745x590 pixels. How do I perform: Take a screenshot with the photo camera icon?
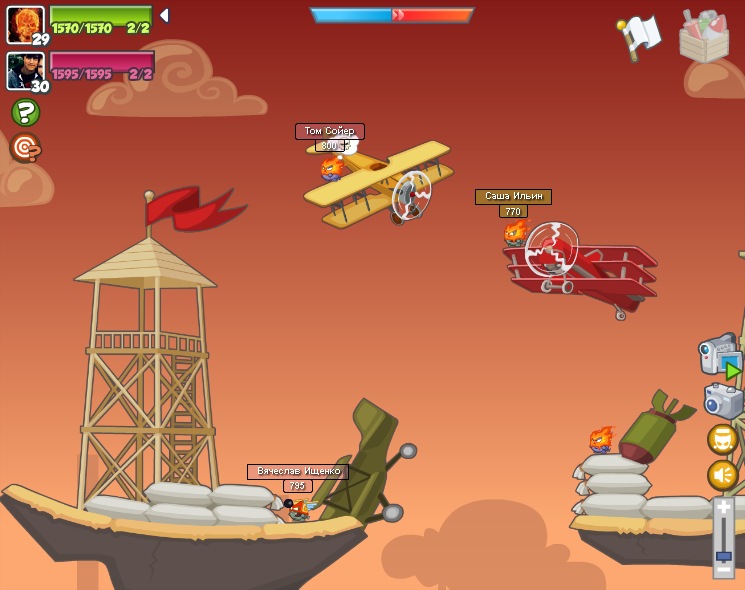point(722,402)
